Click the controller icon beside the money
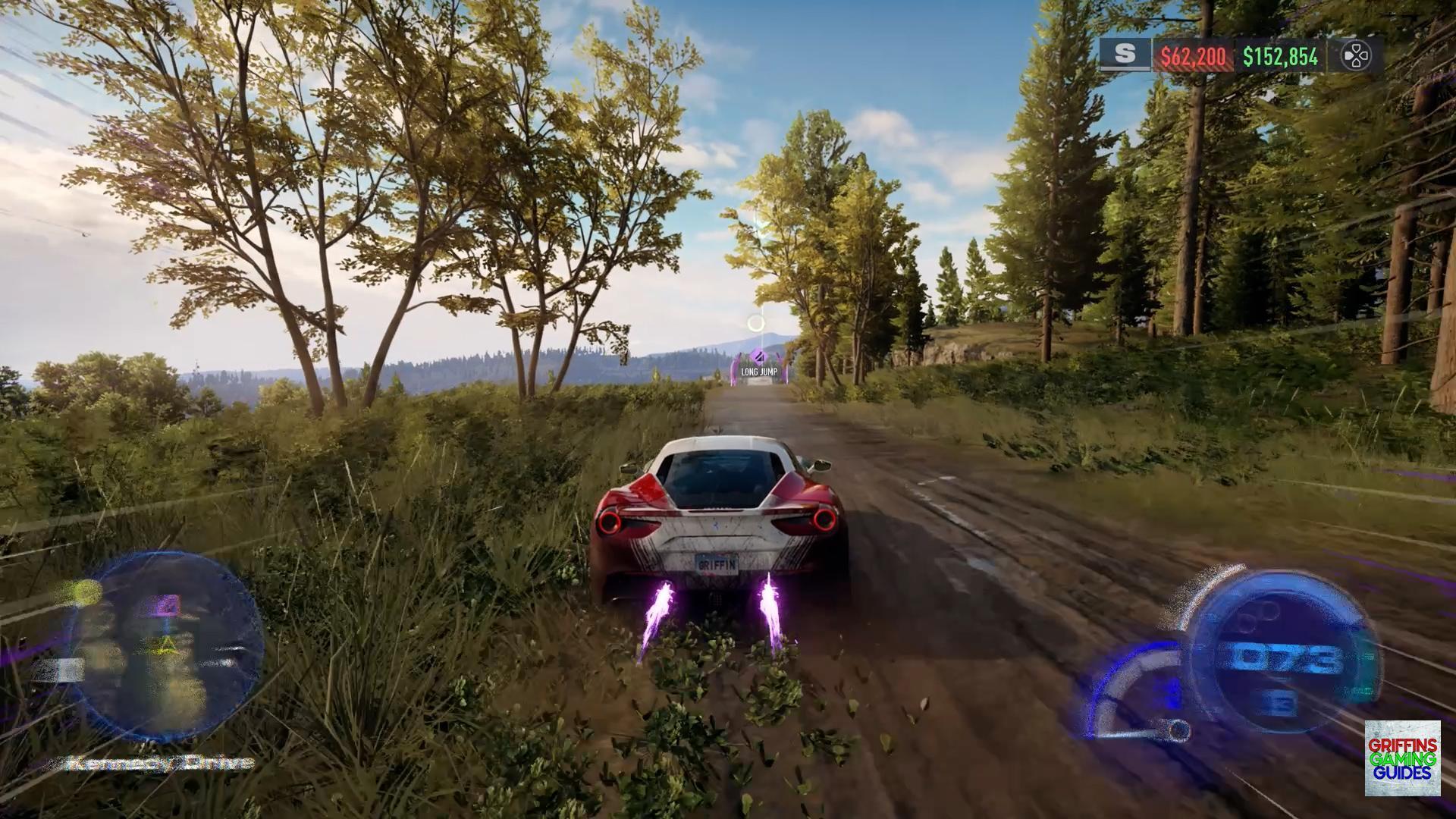Viewport: 1456px width, 819px height. coord(1355,55)
